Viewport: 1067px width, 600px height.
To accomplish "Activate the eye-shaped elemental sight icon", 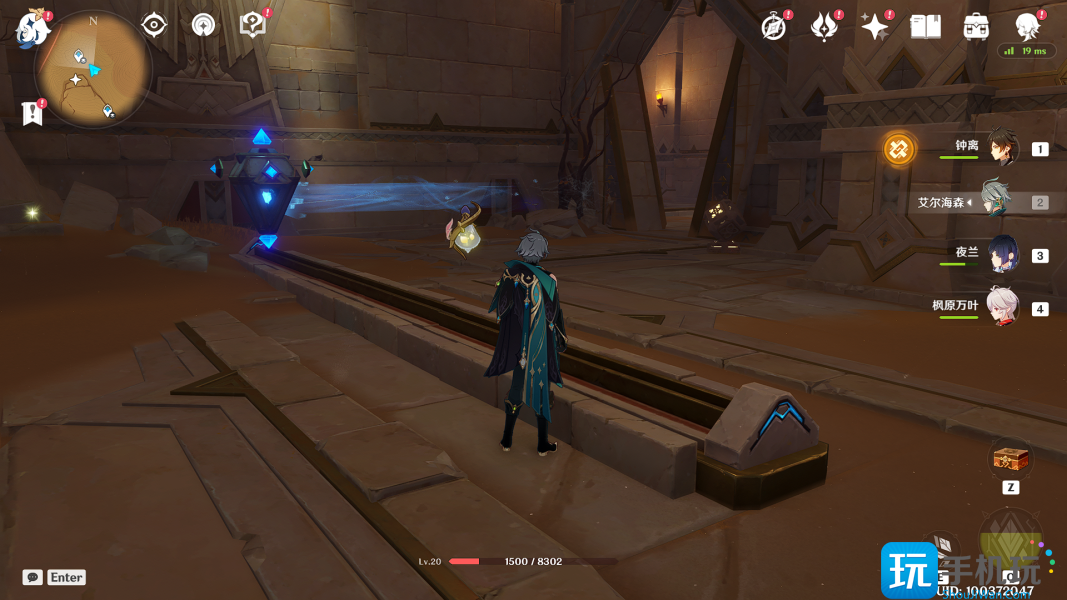I will 154,25.
